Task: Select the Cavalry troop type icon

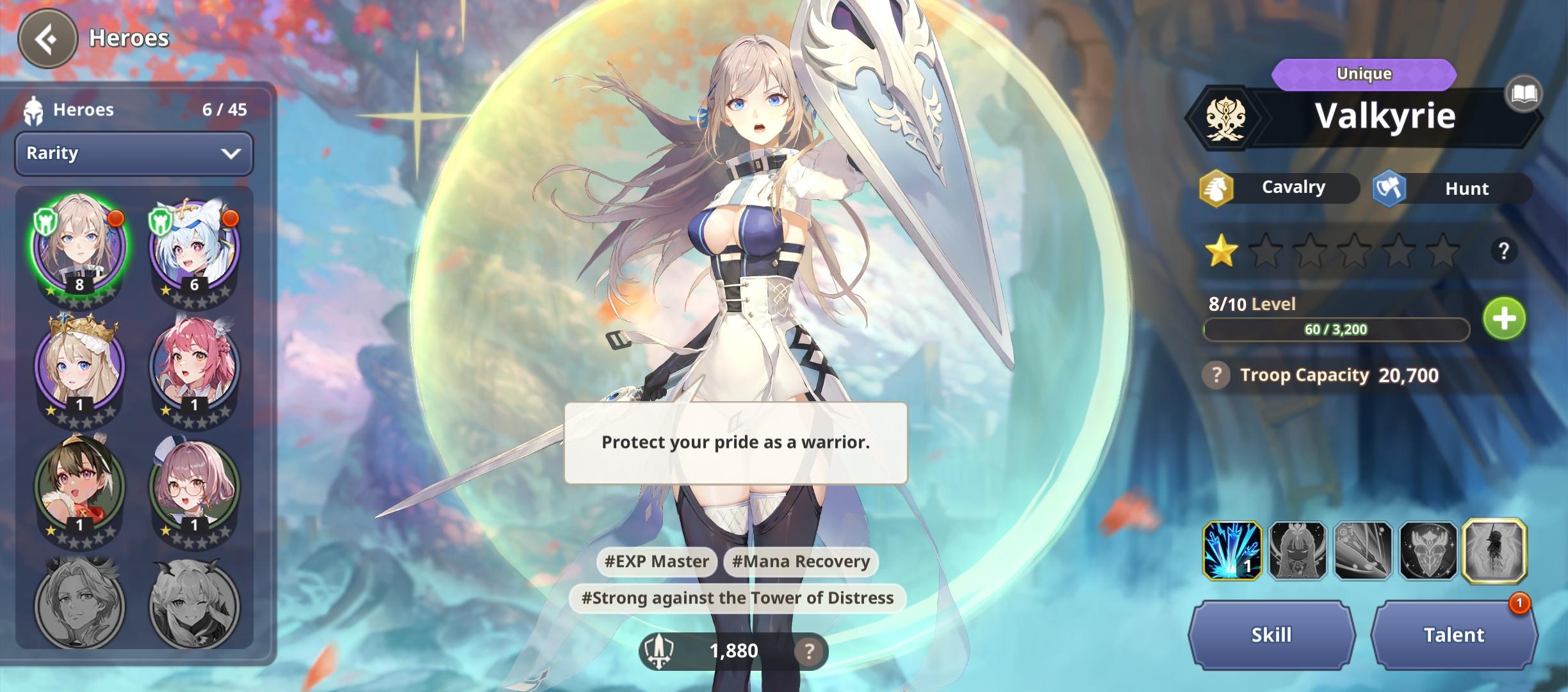Action: coord(1218,188)
